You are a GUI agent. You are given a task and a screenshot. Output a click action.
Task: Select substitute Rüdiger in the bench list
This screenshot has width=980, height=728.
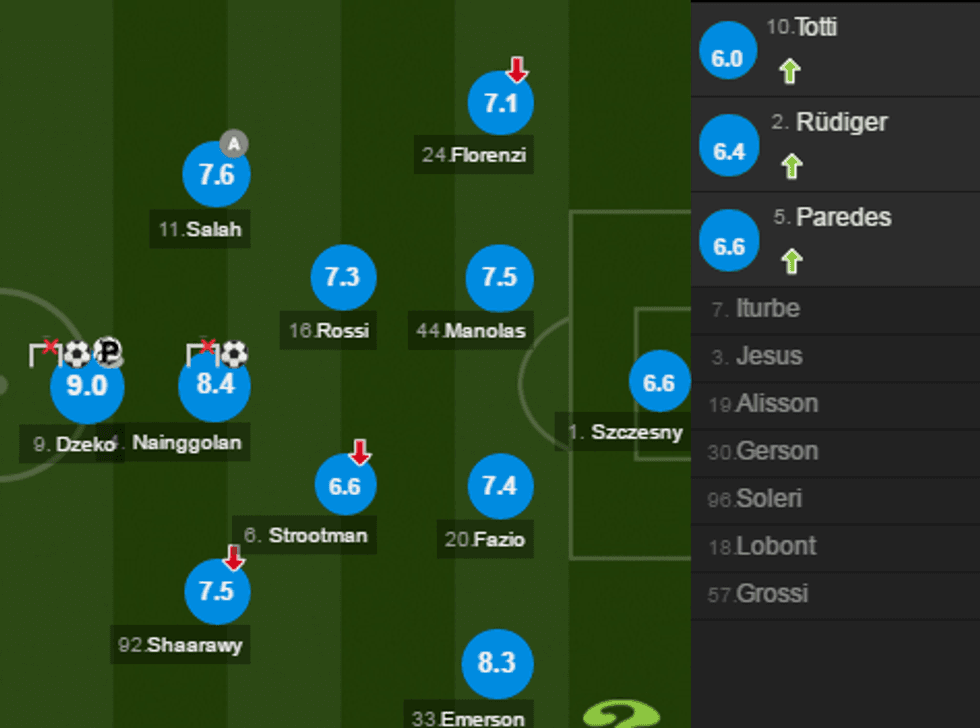tap(835, 144)
